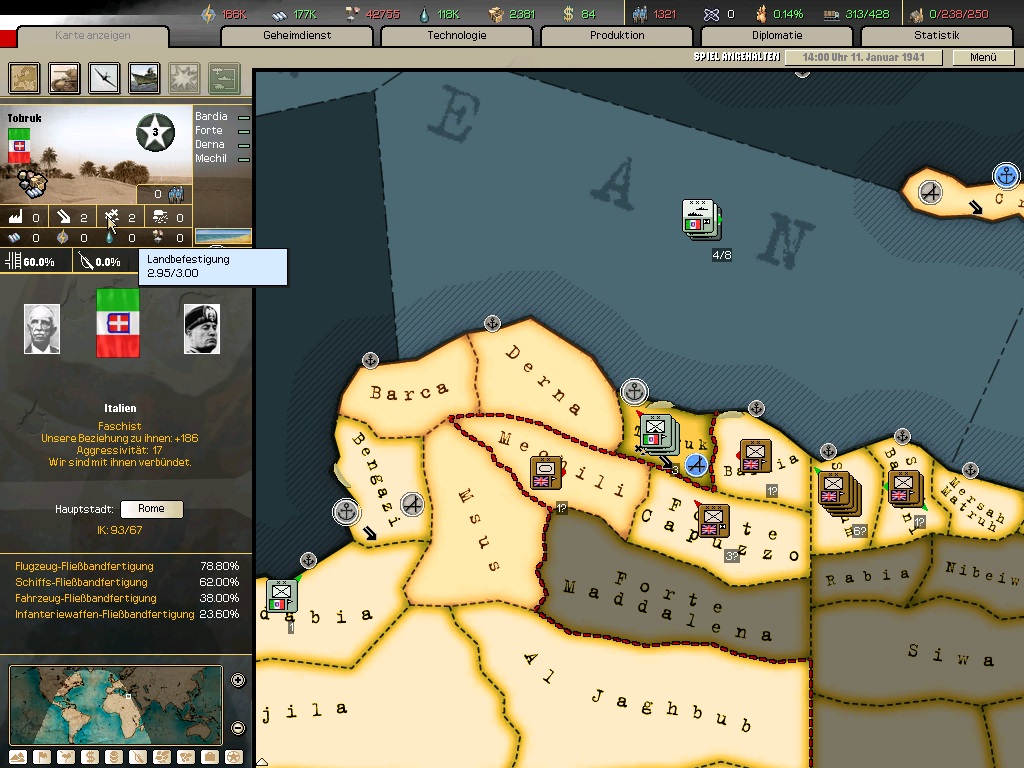This screenshot has width=1024, height=768.
Task: Open the Geheimdienst tab
Action: [297, 36]
